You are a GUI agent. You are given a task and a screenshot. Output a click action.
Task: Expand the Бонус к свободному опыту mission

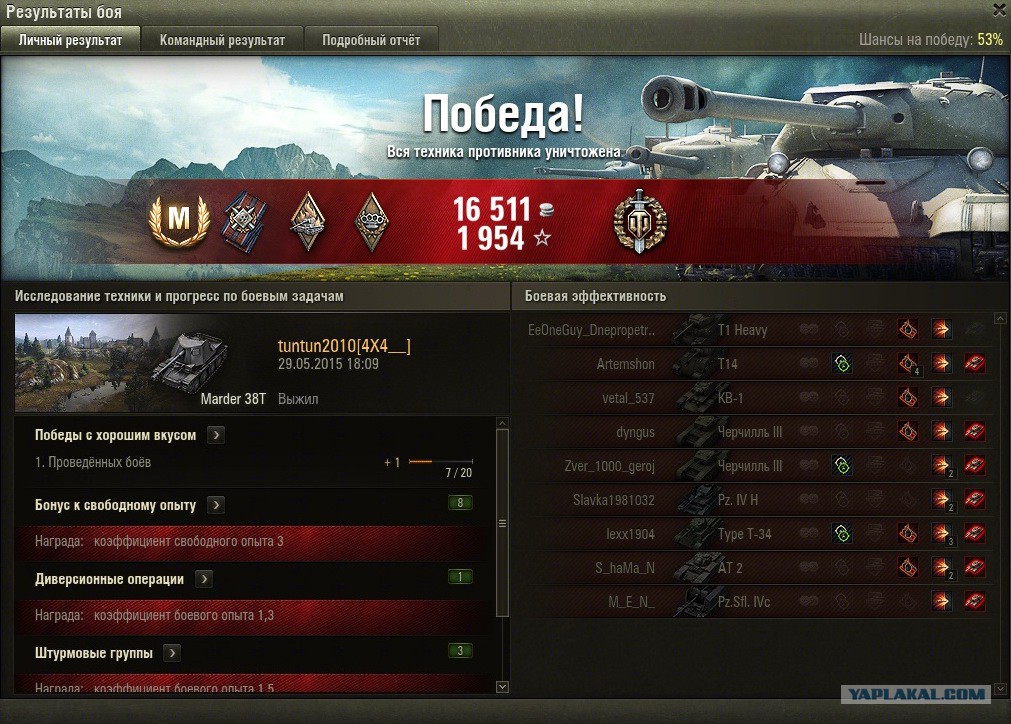(x=217, y=505)
